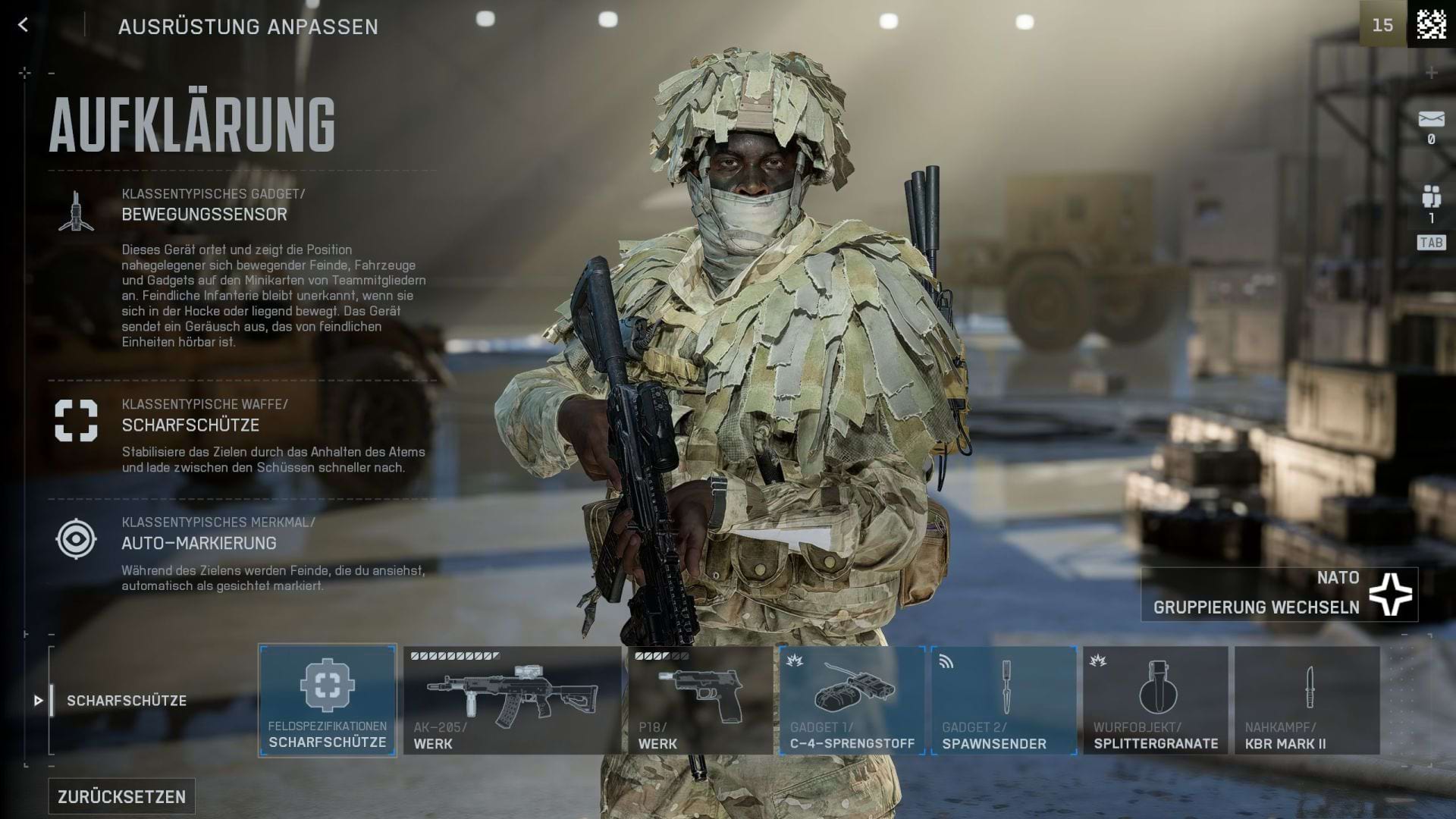Reset loadout with Zurücksetzen button
The height and width of the screenshot is (819, 1456).
[122, 796]
